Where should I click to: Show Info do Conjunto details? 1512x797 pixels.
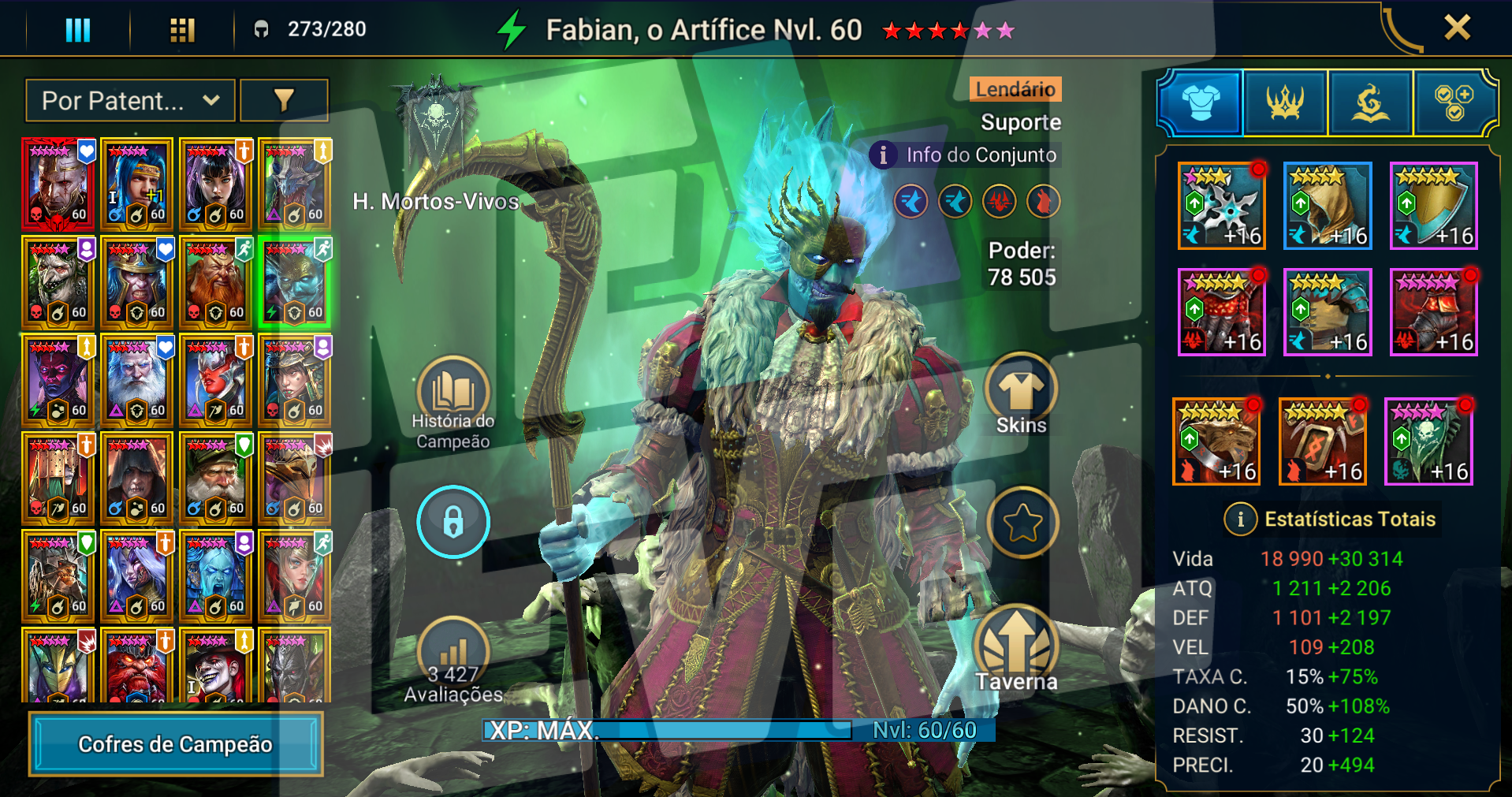pos(966,155)
